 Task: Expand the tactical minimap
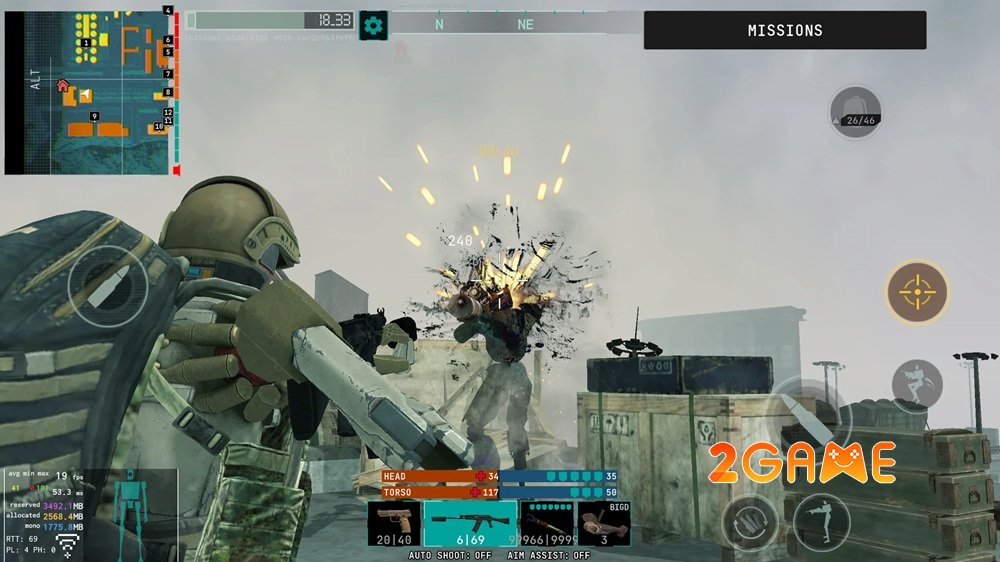pos(88,90)
